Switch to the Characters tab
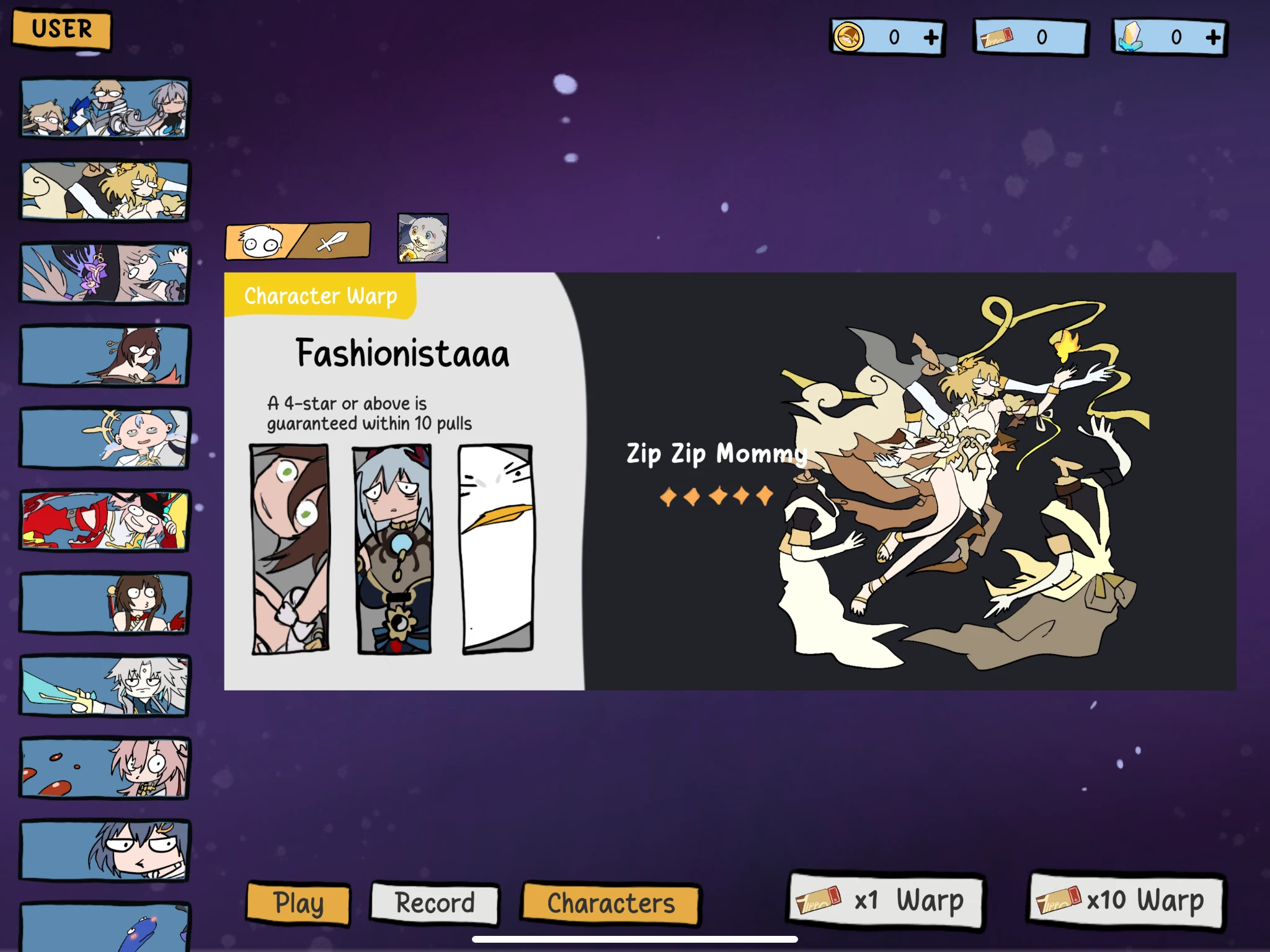The height and width of the screenshot is (952, 1270). pyautogui.click(x=610, y=904)
